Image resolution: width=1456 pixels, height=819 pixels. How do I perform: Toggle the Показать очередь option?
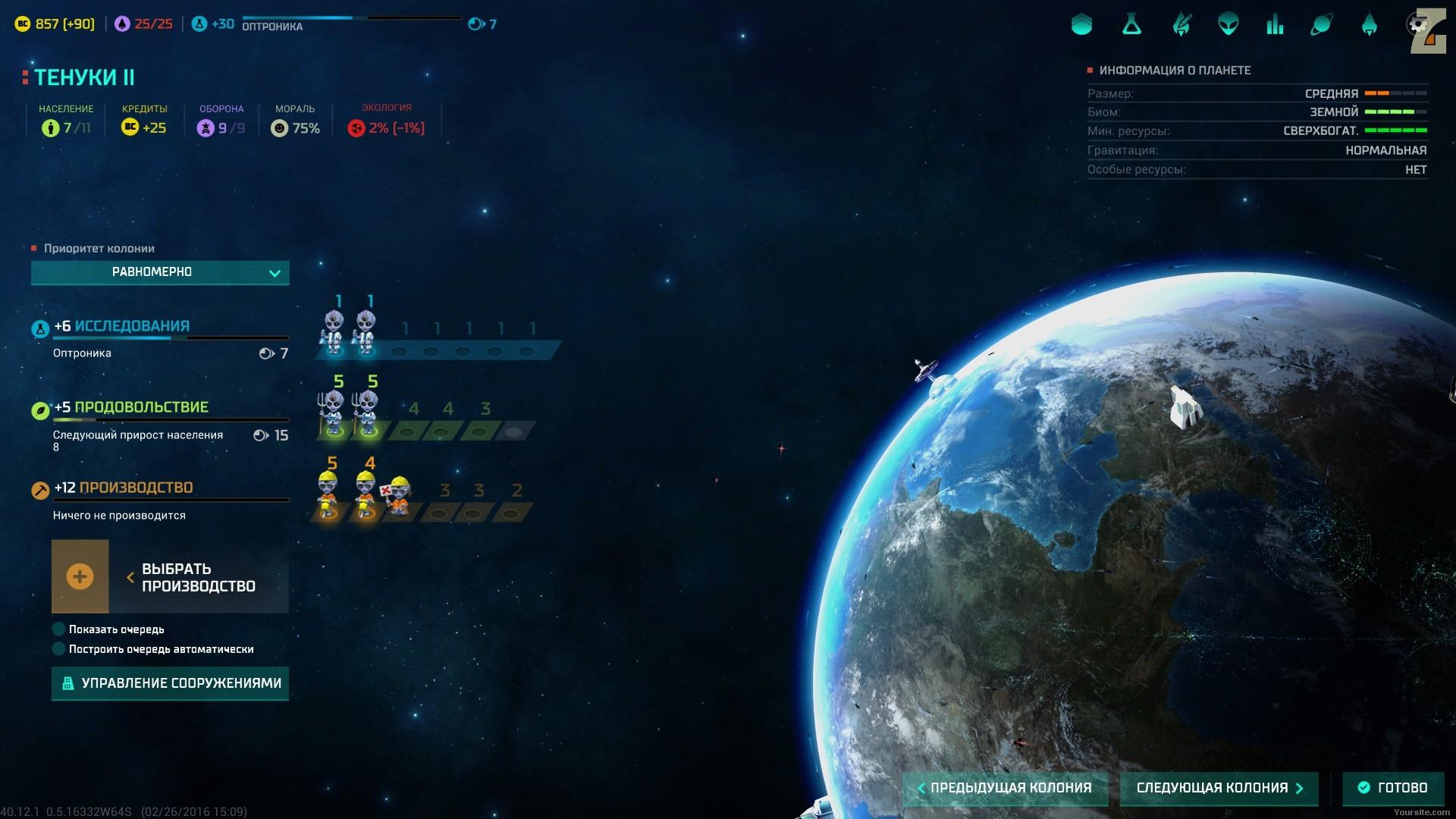point(59,629)
